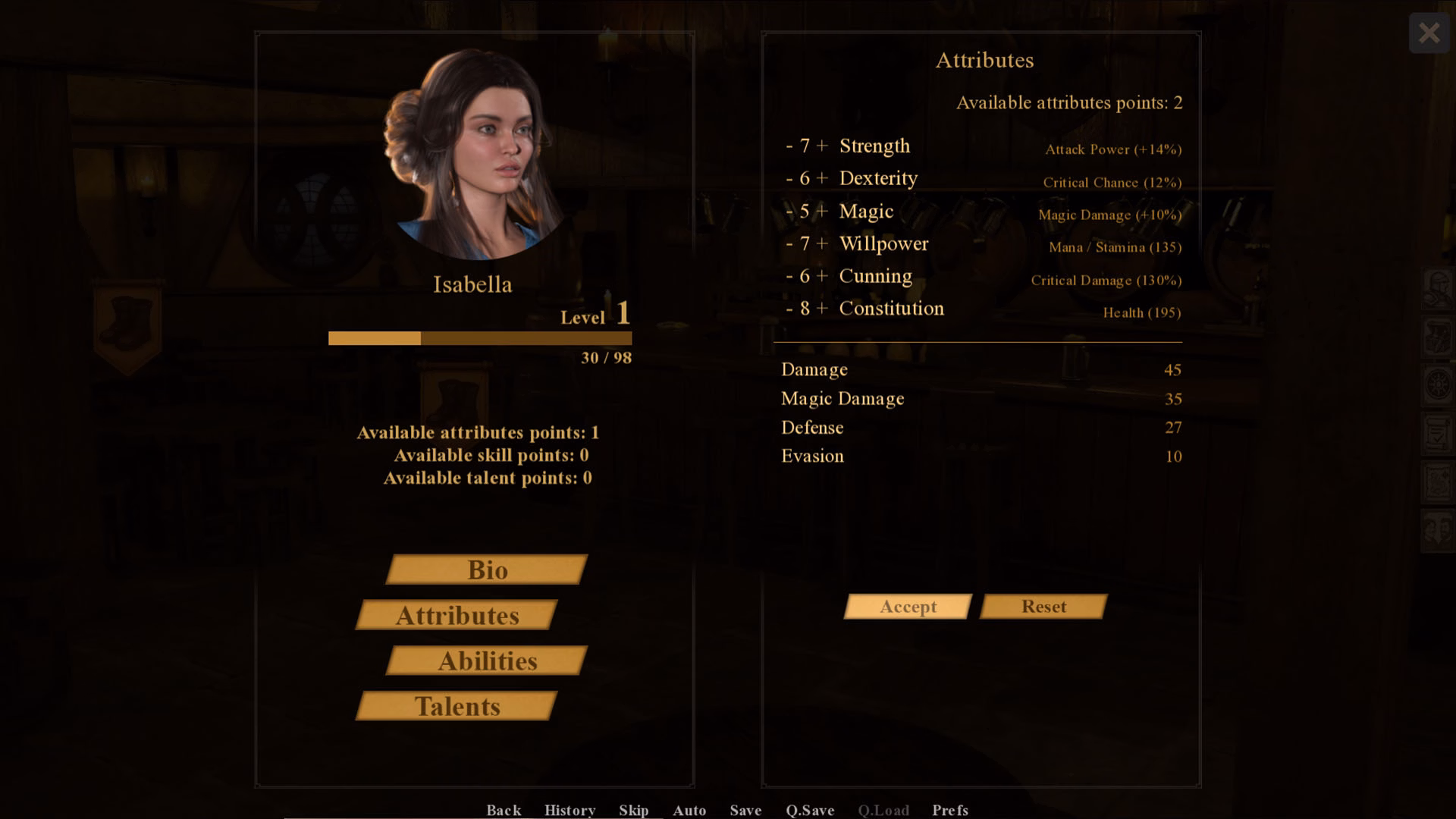This screenshot has width=1456, height=819.
Task: Go Back in the dialogue
Action: point(504,810)
